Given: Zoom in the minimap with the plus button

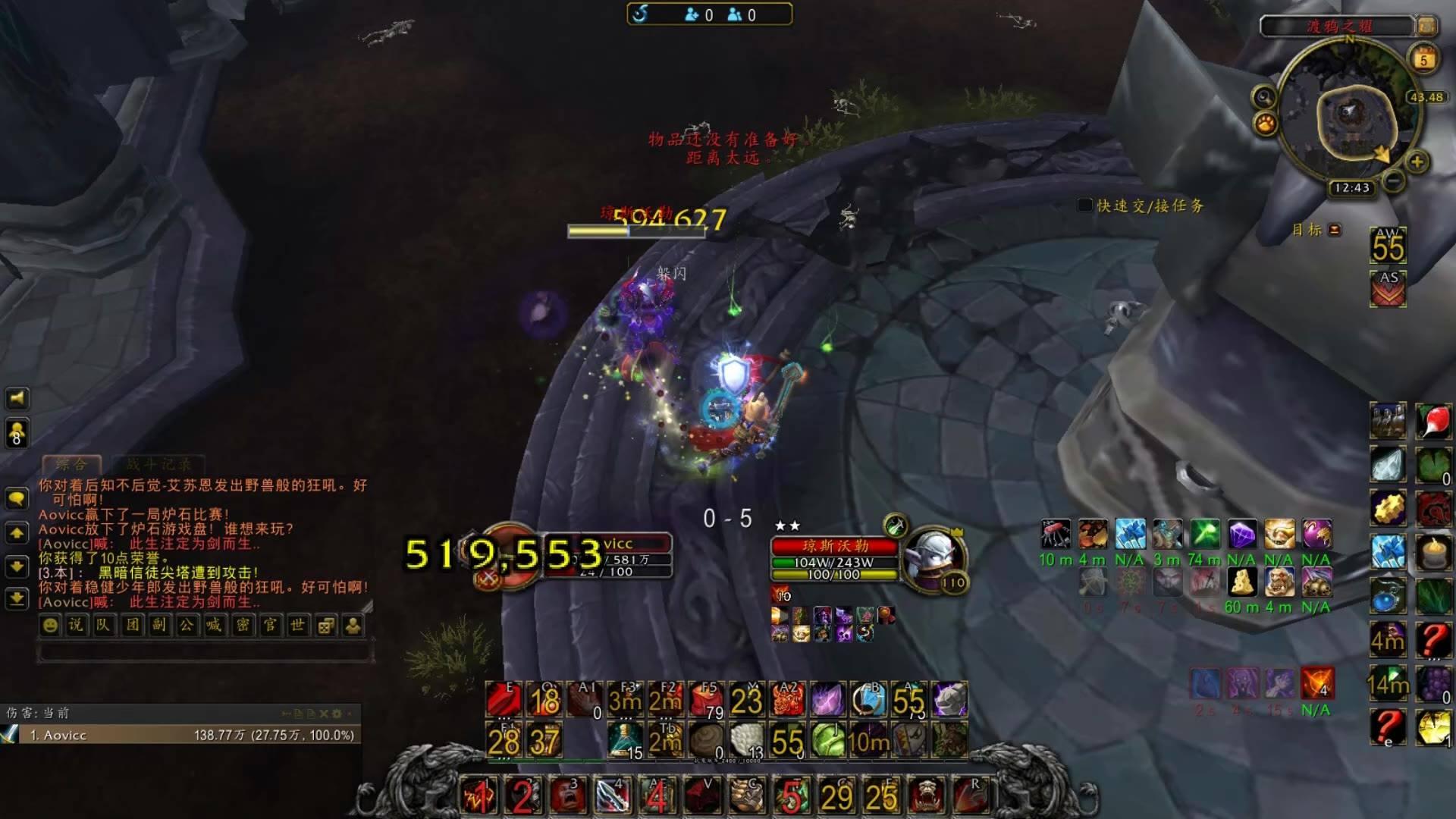Looking at the screenshot, I should pos(1417,162).
